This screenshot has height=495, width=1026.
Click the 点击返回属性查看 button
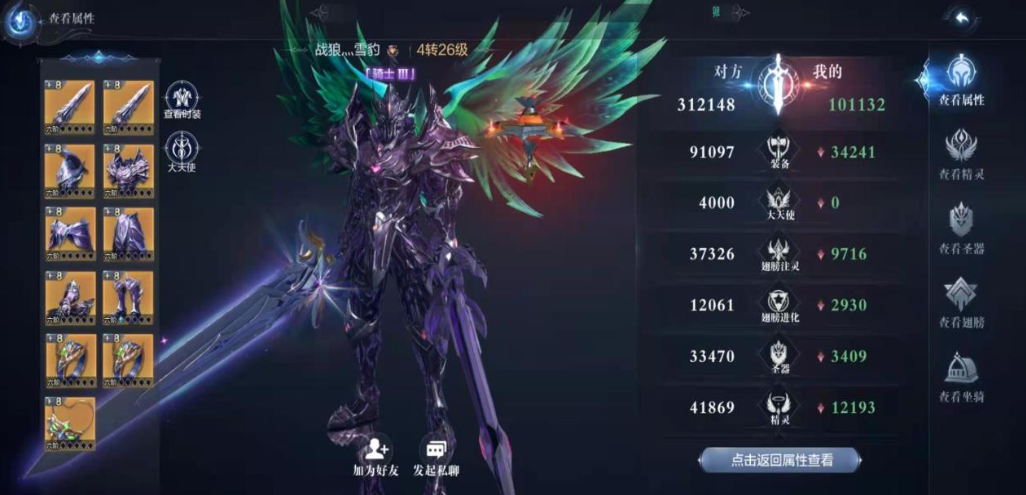point(780,460)
